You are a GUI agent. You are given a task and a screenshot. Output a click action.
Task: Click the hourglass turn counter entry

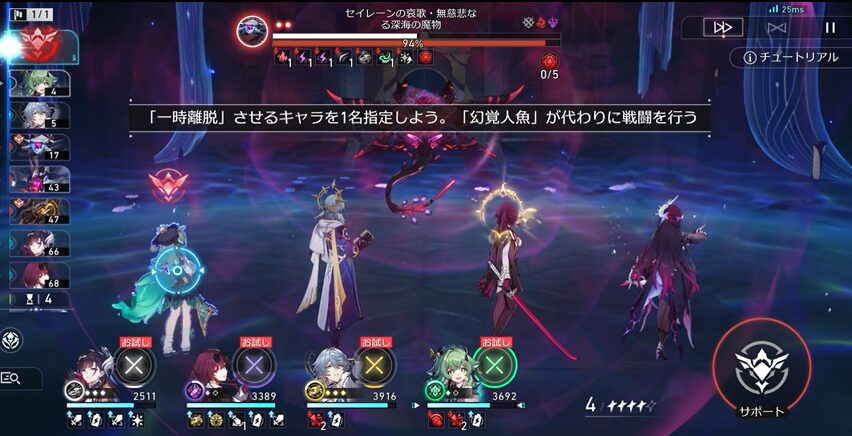tap(40, 297)
